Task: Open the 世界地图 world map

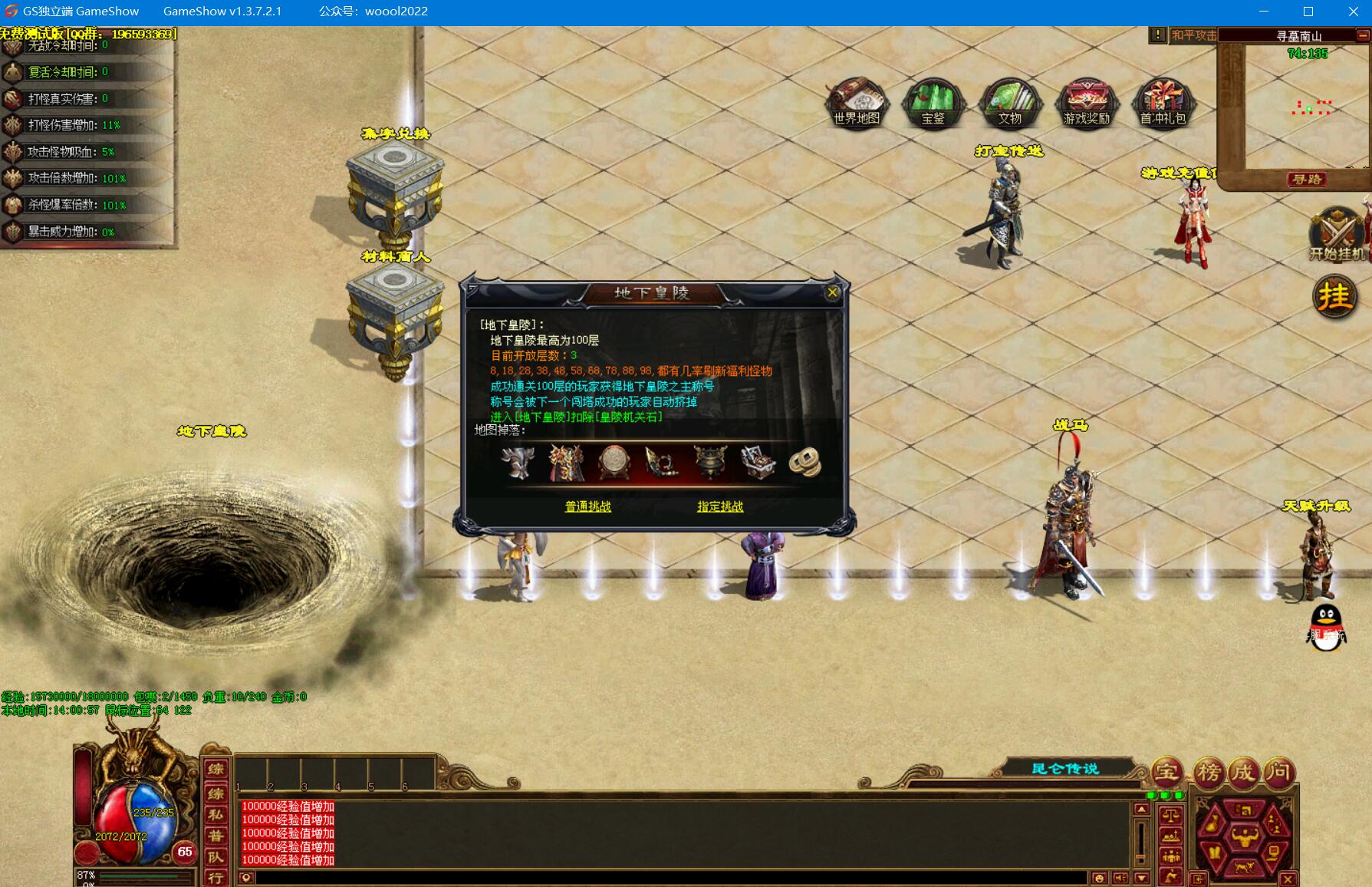Action: coord(857,102)
